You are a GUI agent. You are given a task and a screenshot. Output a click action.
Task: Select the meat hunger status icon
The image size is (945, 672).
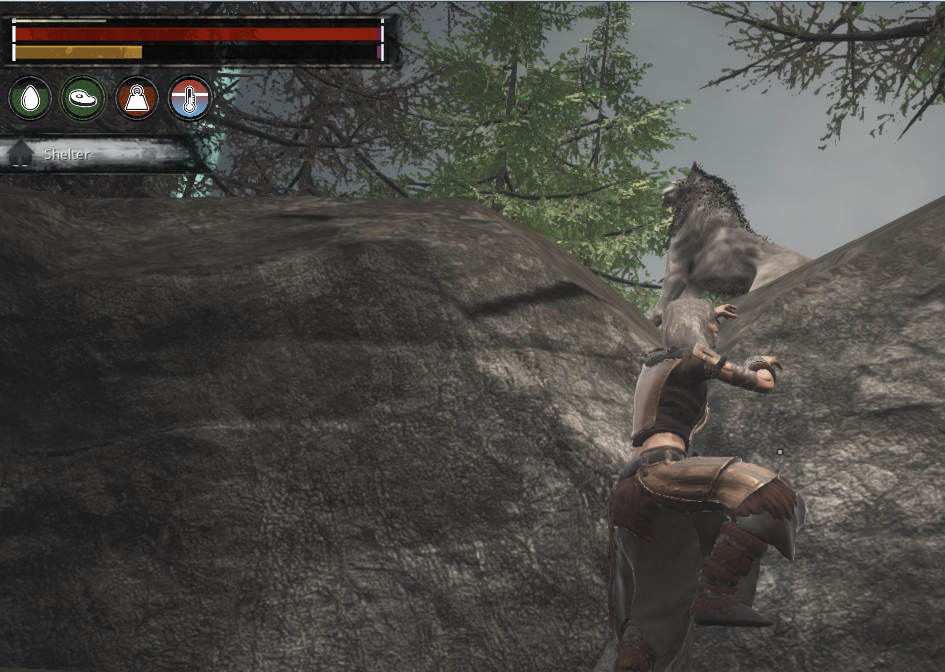[x=83, y=98]
